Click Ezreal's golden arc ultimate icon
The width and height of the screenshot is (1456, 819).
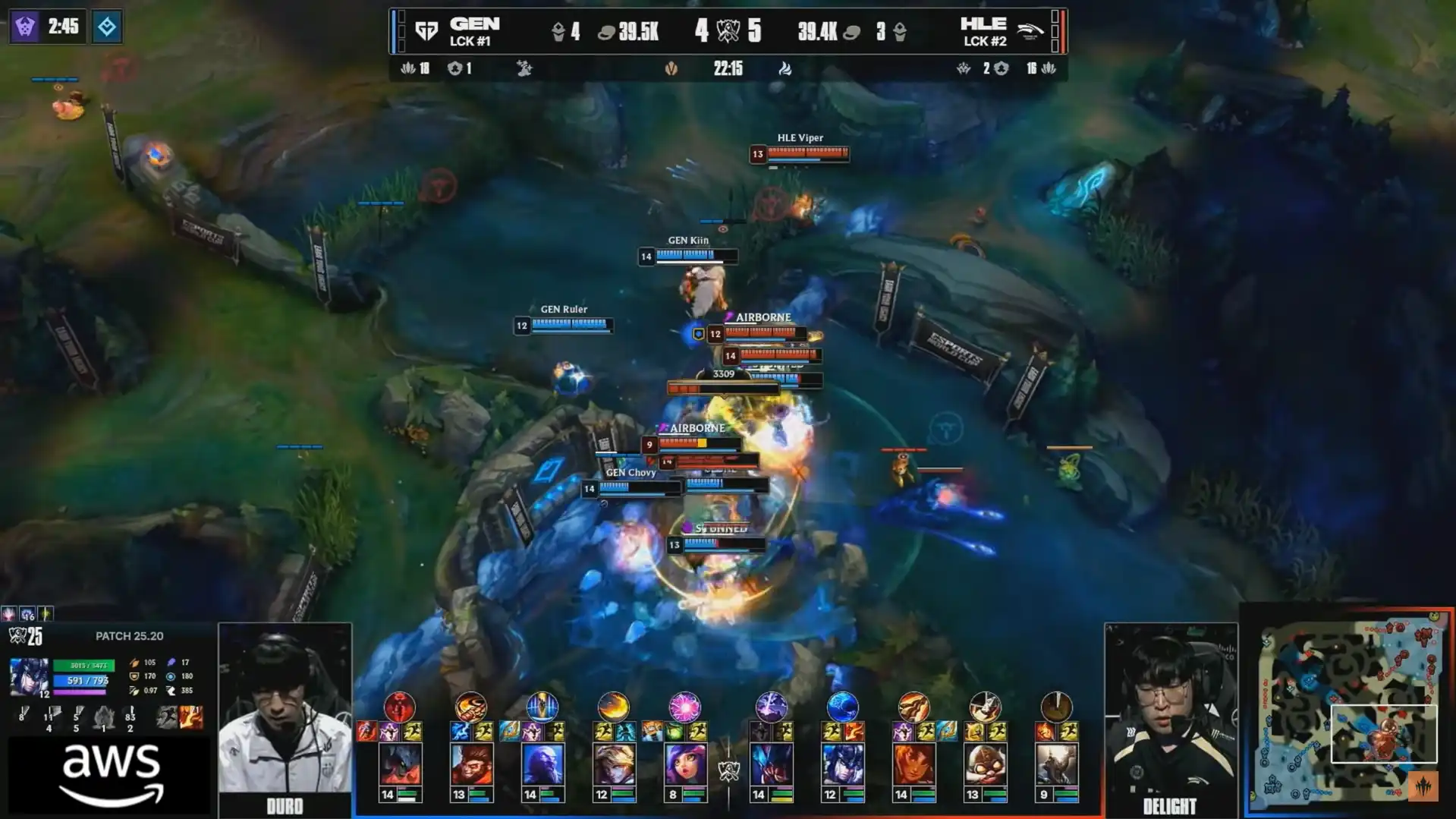(x=613, y=707)
